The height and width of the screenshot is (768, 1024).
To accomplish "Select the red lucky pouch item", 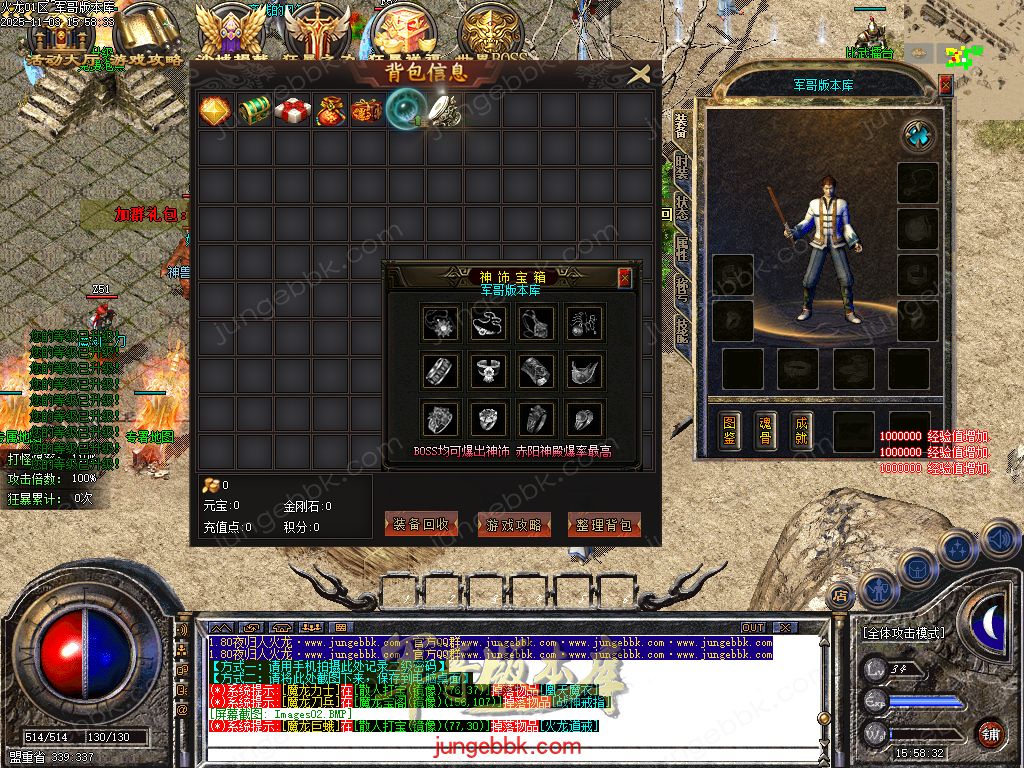I will tap(330, 110).
